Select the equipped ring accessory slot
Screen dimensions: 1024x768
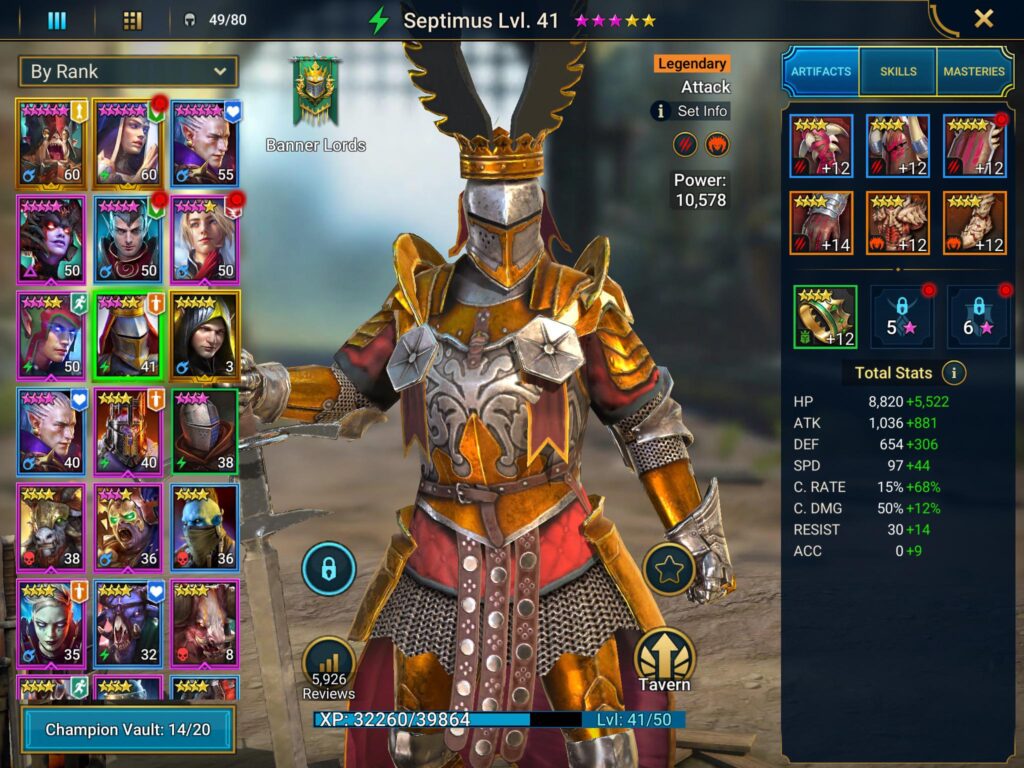pyautogui.click(x=825, y=317)
